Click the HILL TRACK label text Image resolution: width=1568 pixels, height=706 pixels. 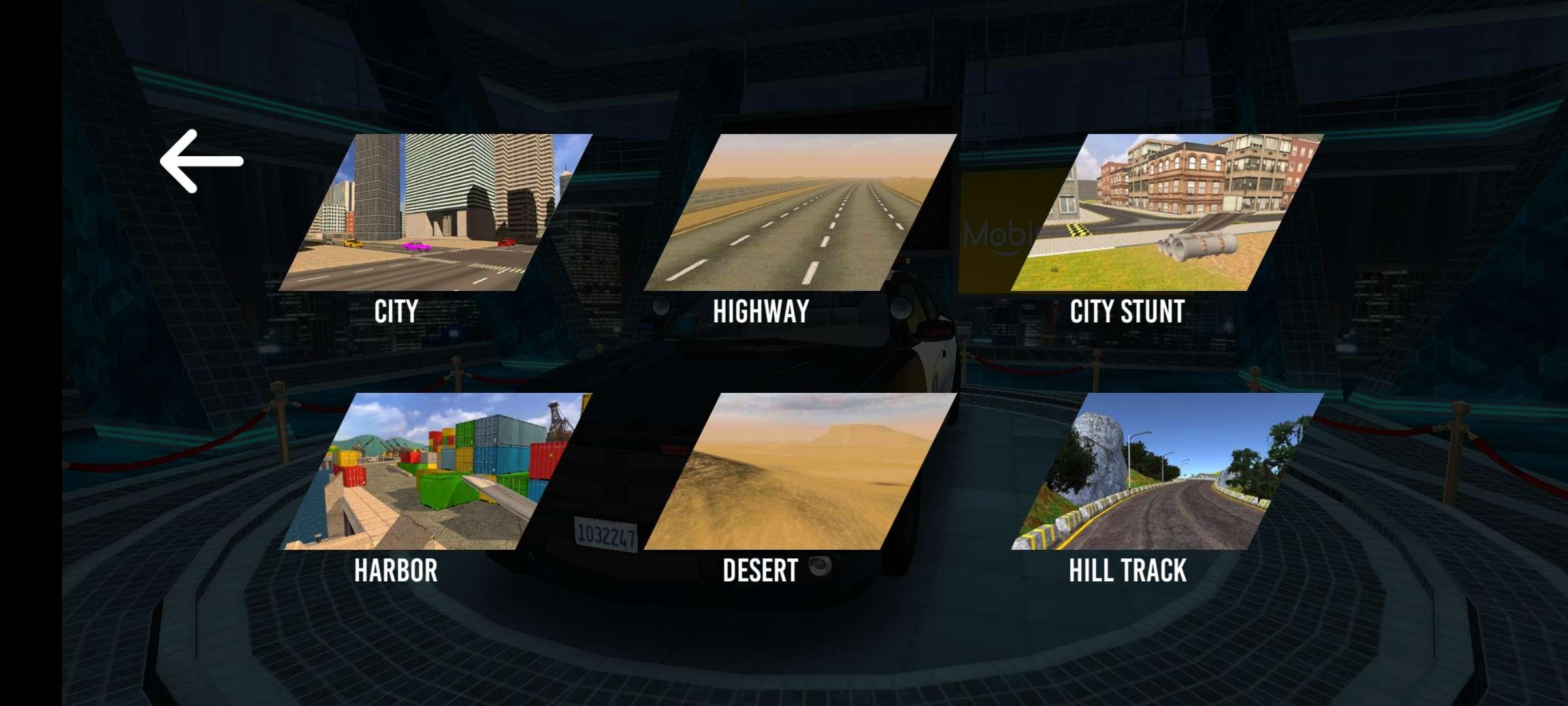tap(1126, 571)
